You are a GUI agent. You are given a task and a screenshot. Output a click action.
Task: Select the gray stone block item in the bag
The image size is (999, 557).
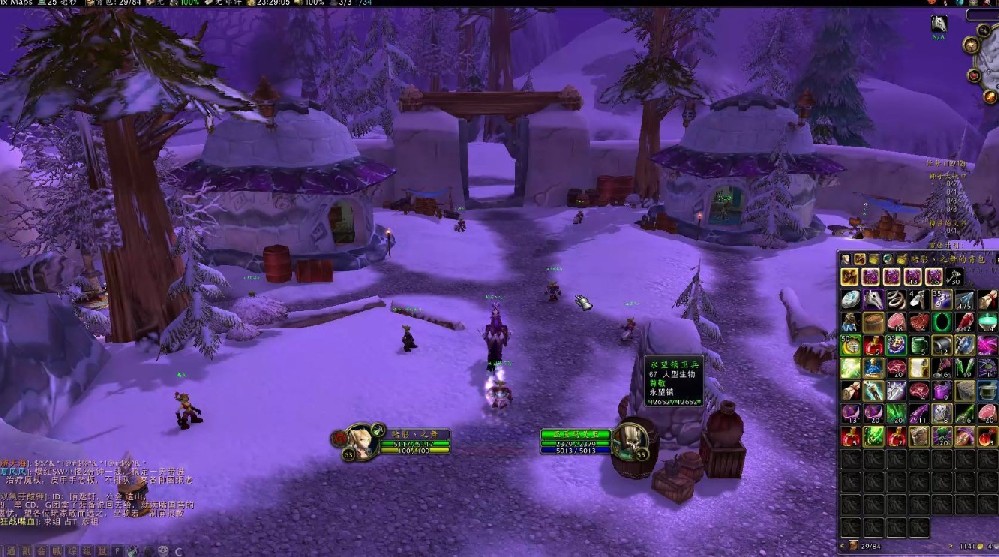[x=962, y=392]
